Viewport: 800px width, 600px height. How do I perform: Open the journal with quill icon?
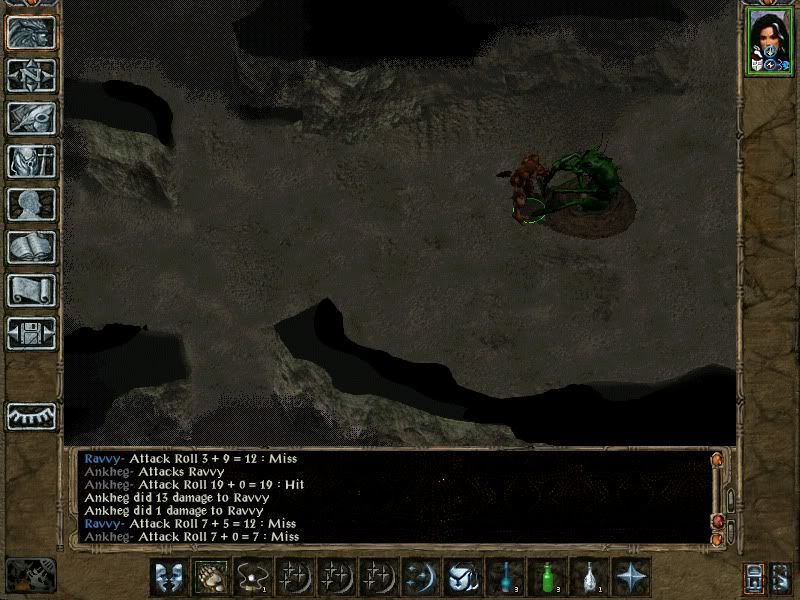tap(31, 118)
